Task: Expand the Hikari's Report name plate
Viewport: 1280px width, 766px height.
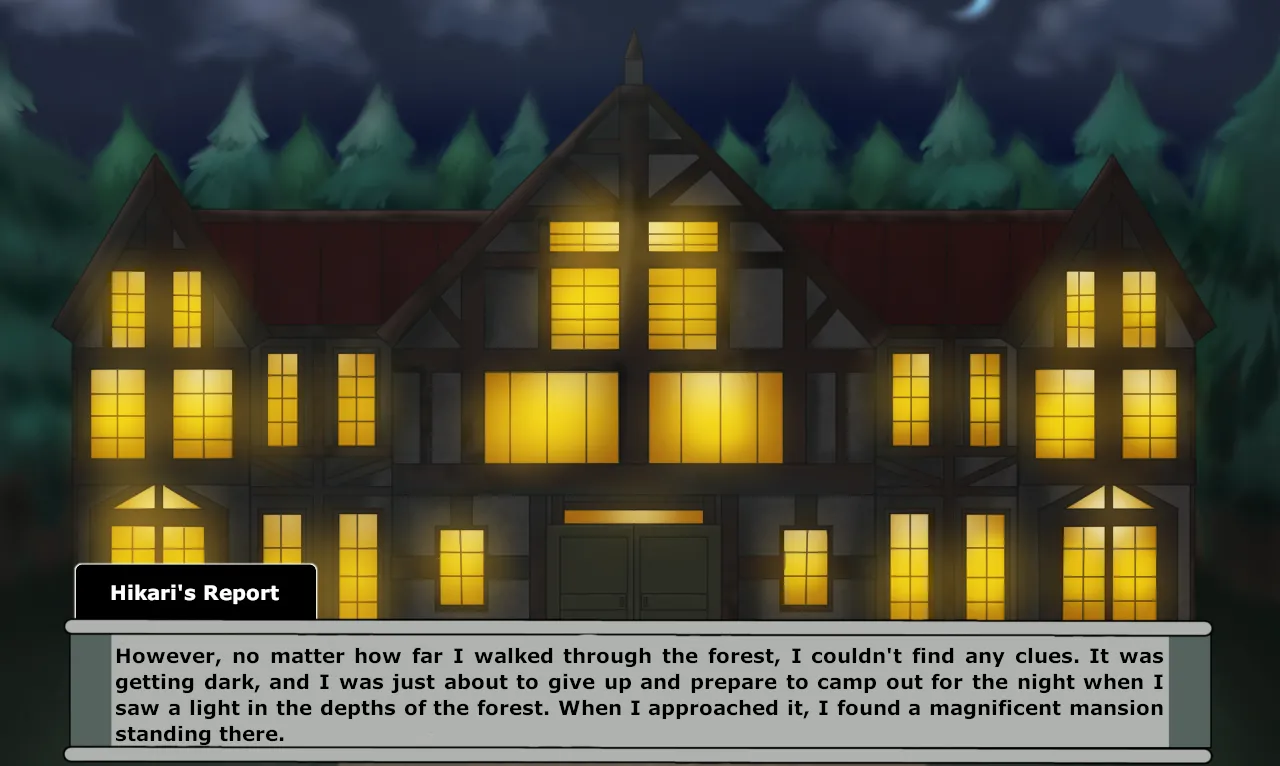Action: (x=195, y=592)
